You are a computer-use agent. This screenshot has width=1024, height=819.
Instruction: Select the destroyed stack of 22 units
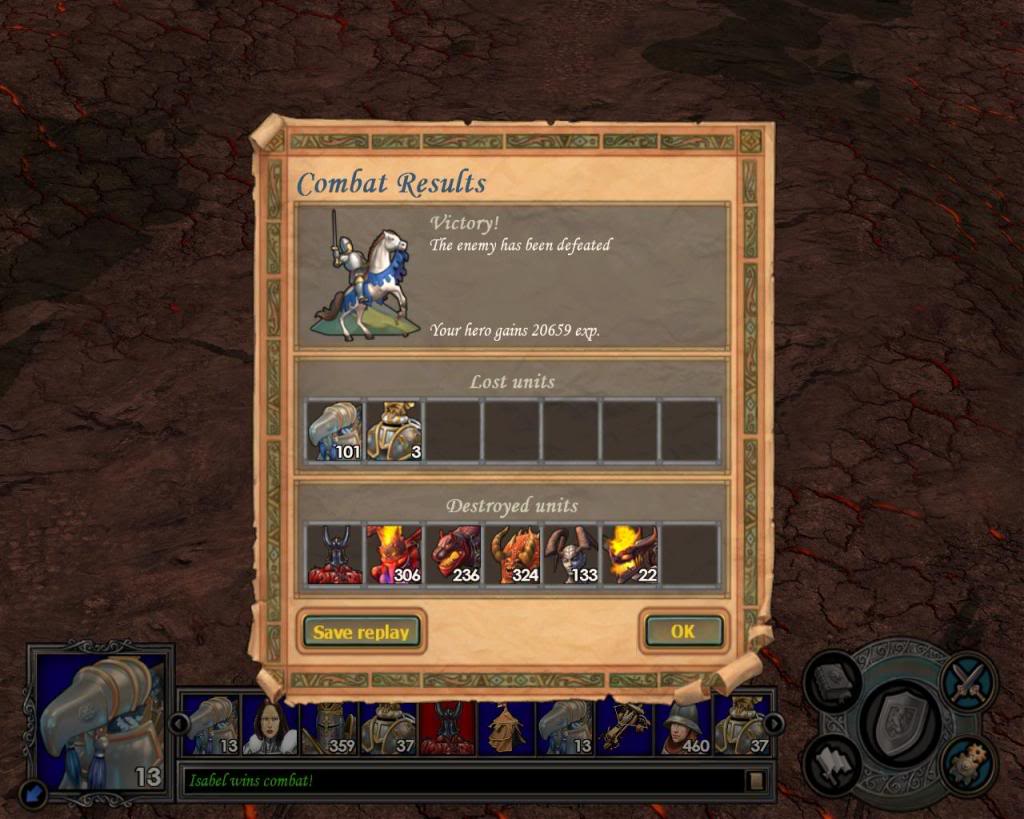631,555
